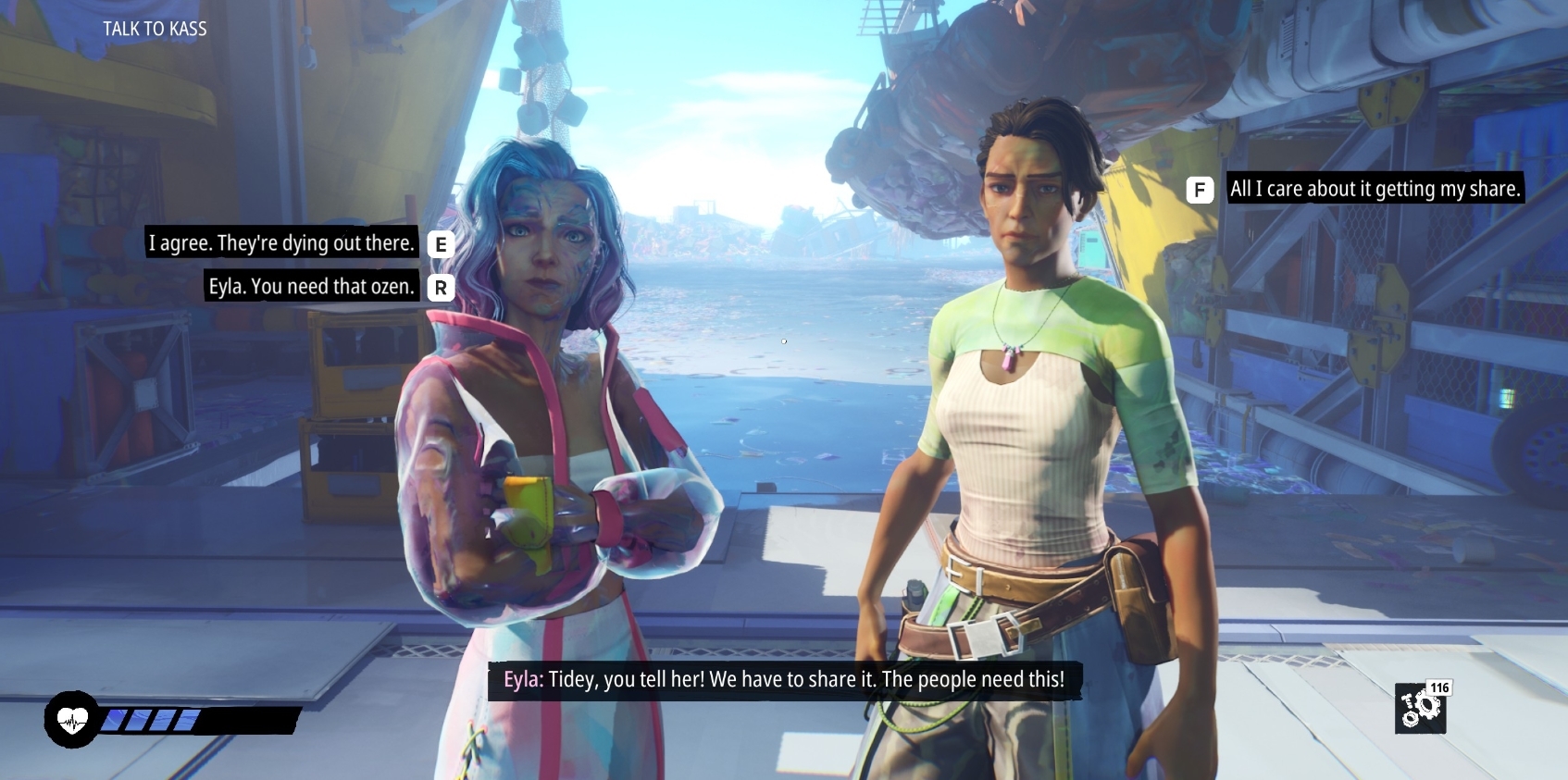1568x780 pixels.
Task: Click the gear currency icon
Action: pyautogui.click(x=1420, y=710)
